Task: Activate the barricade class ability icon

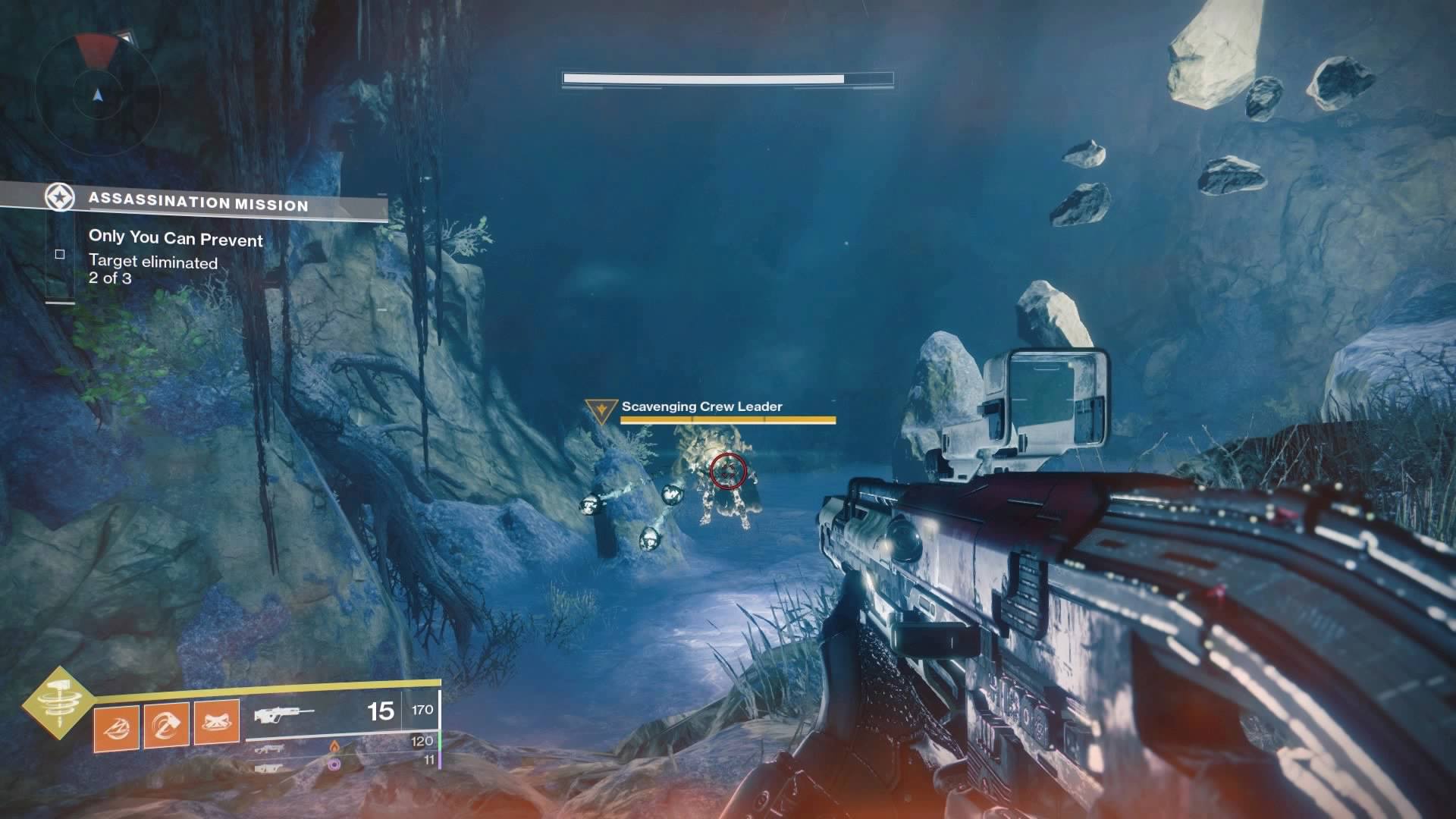Action: pyautogui.click(x=218, y=721)
